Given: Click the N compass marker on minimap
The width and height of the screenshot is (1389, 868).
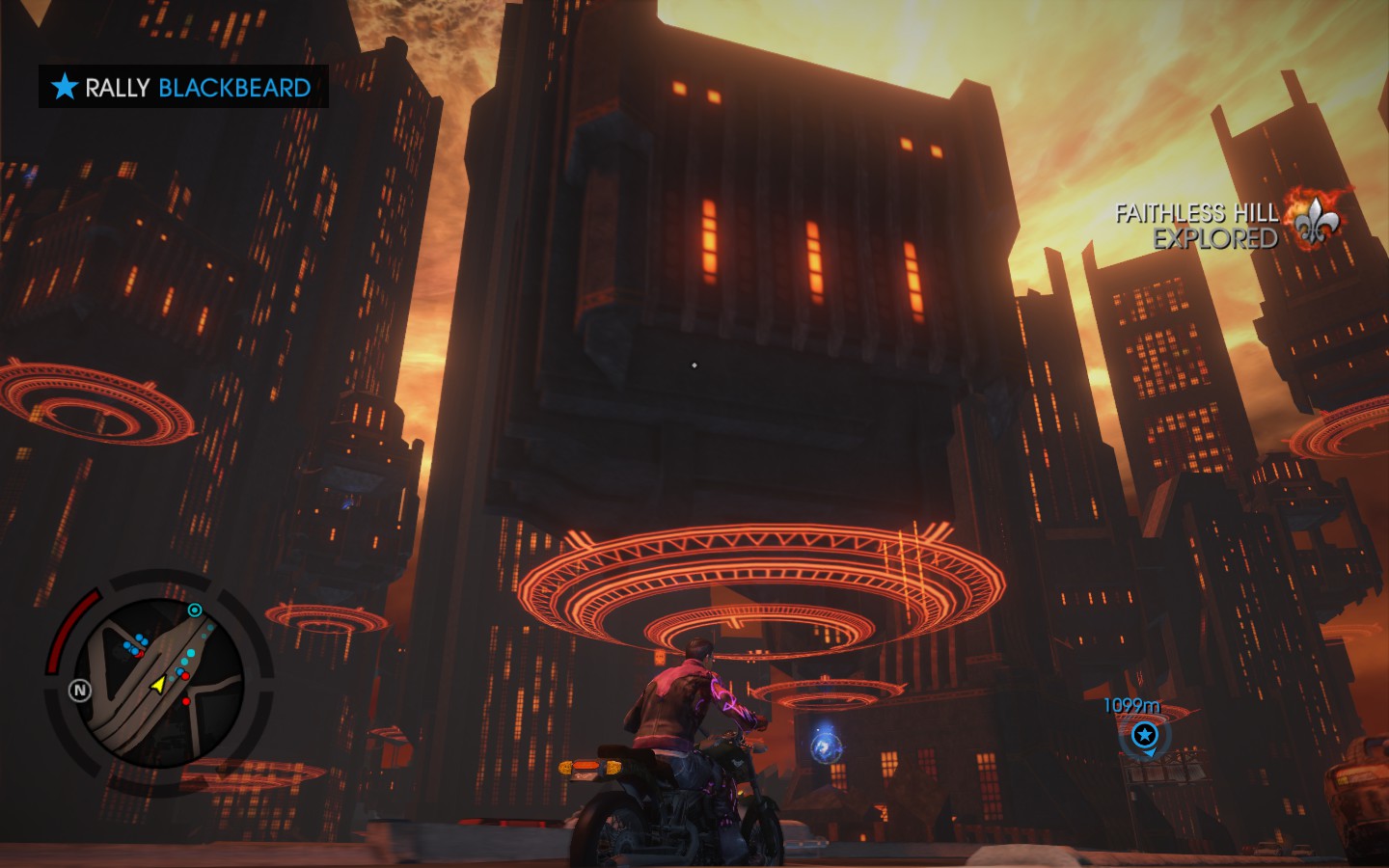Looking at the screenshot, I should [x=80, y=690].
